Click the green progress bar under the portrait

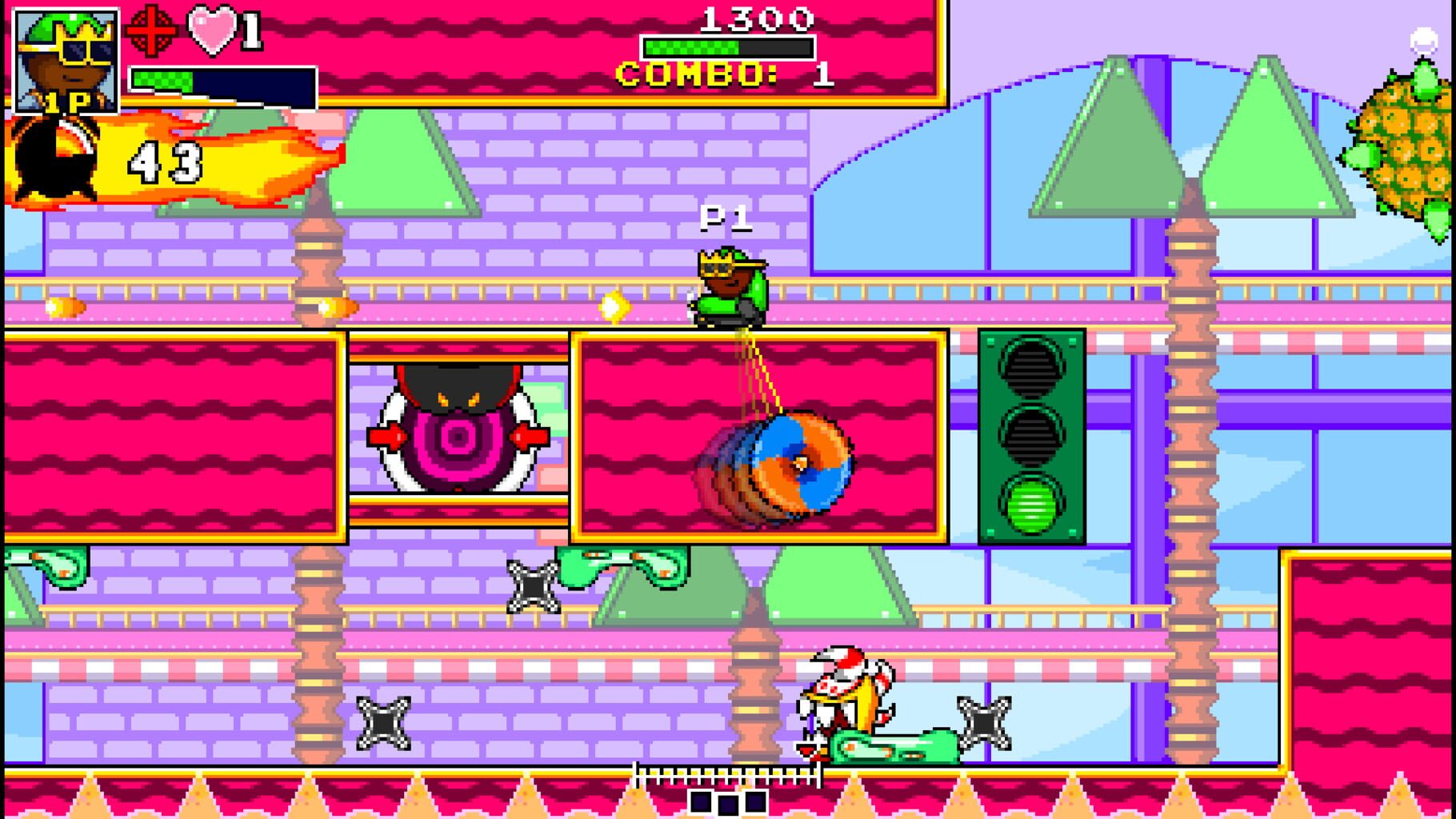coord(162,79)
